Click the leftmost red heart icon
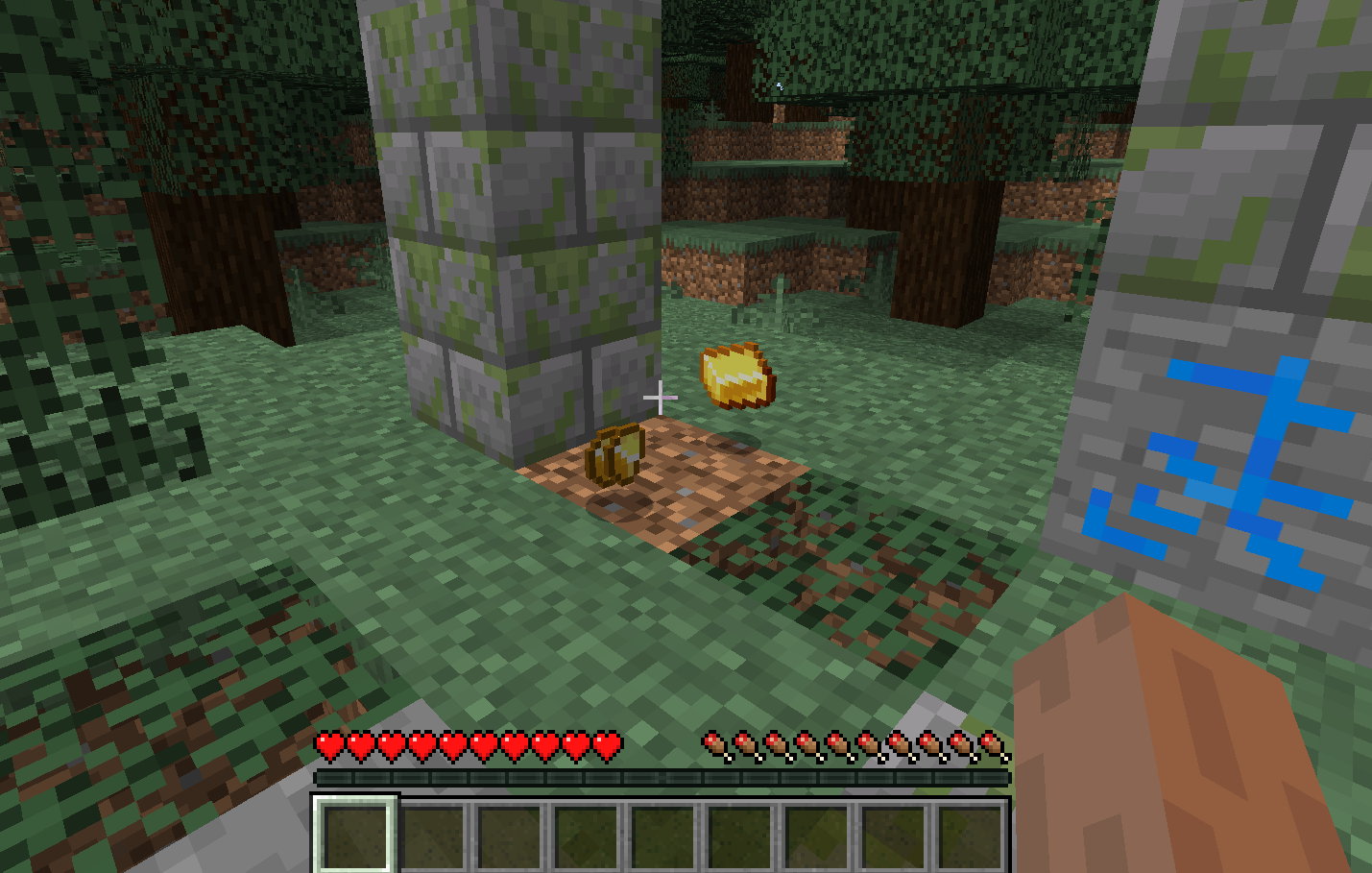The height and width of the screenshot is (873, 1372). [329, 742]
